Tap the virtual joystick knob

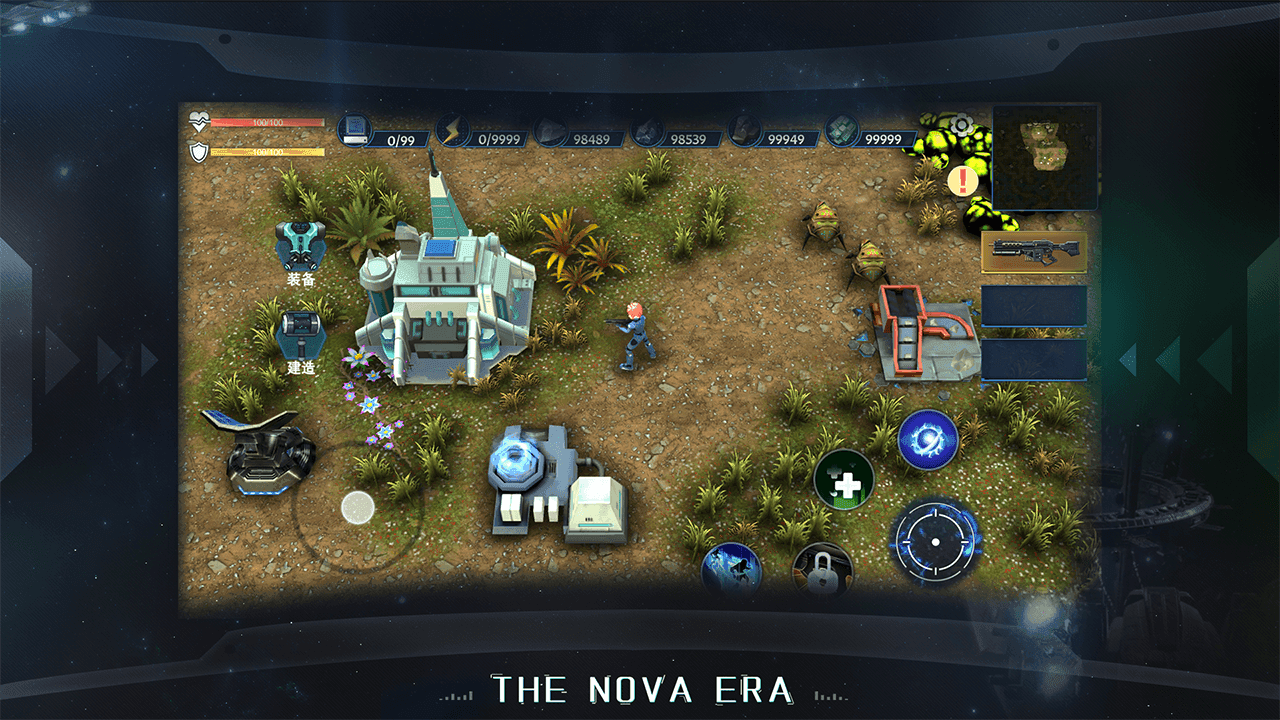357,507
